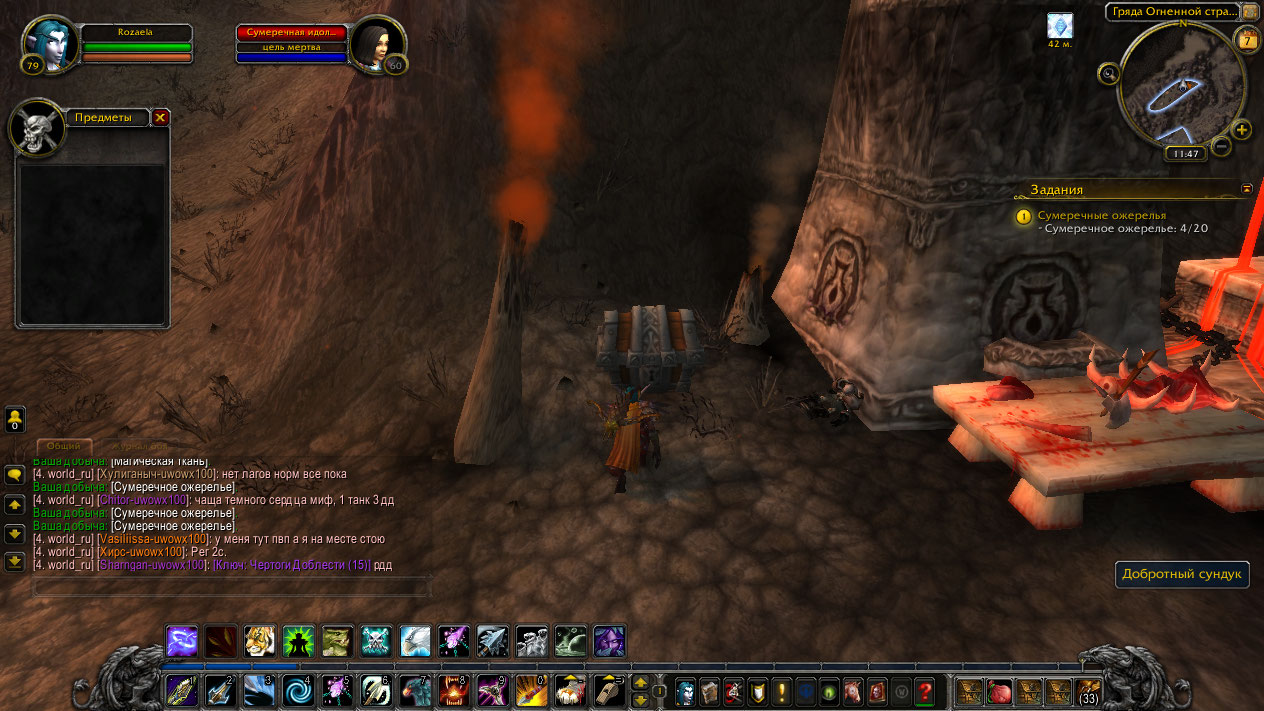Open the calendar button showing 7
The width and height of the screenshot is (1264, 711).
coord(1247,40)
